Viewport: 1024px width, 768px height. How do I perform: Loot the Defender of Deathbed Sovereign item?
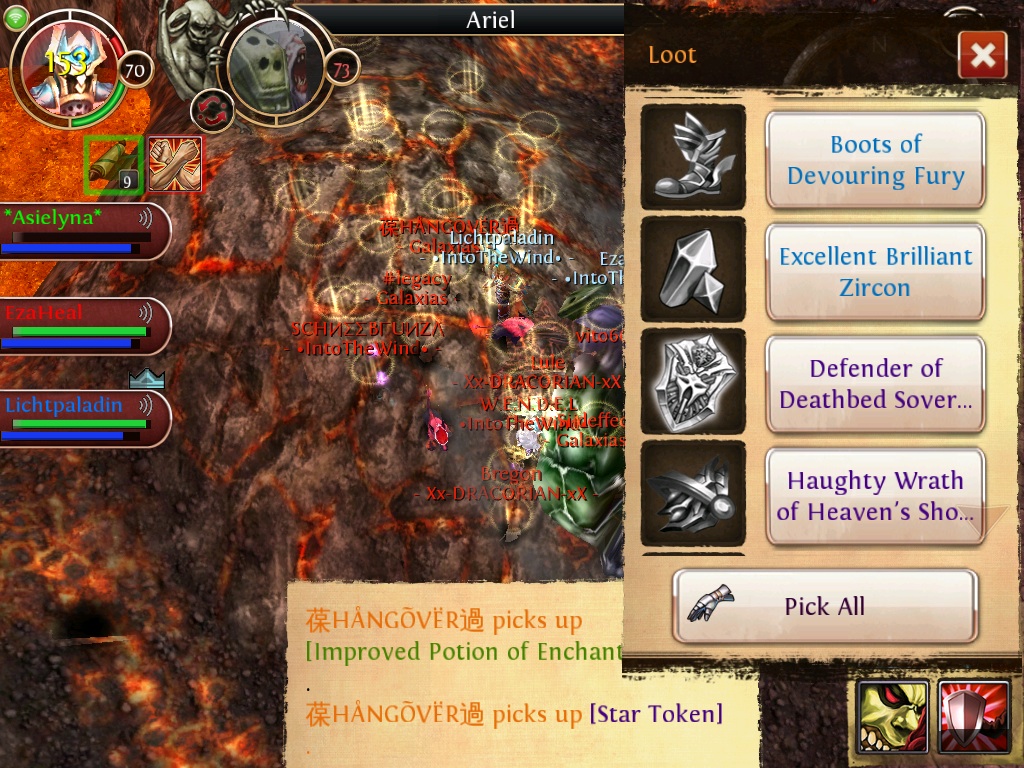click(875, 384)
